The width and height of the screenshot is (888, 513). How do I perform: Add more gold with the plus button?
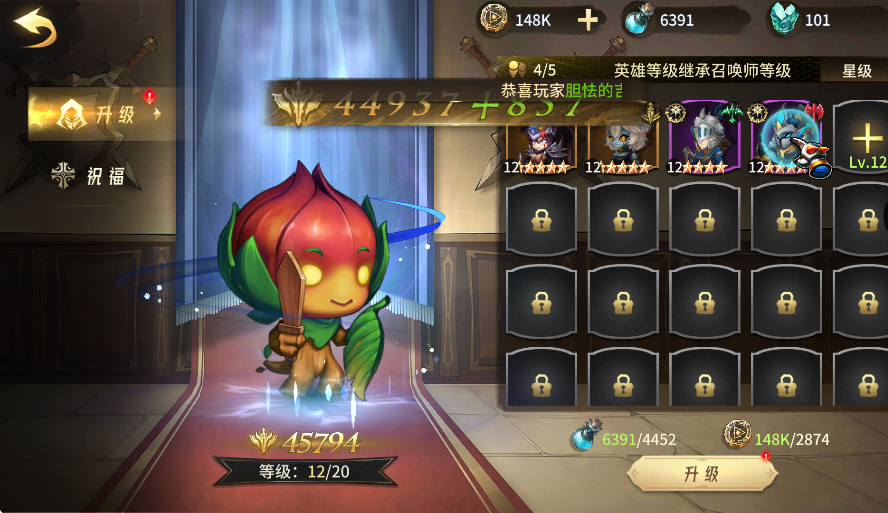pos(589,20)
